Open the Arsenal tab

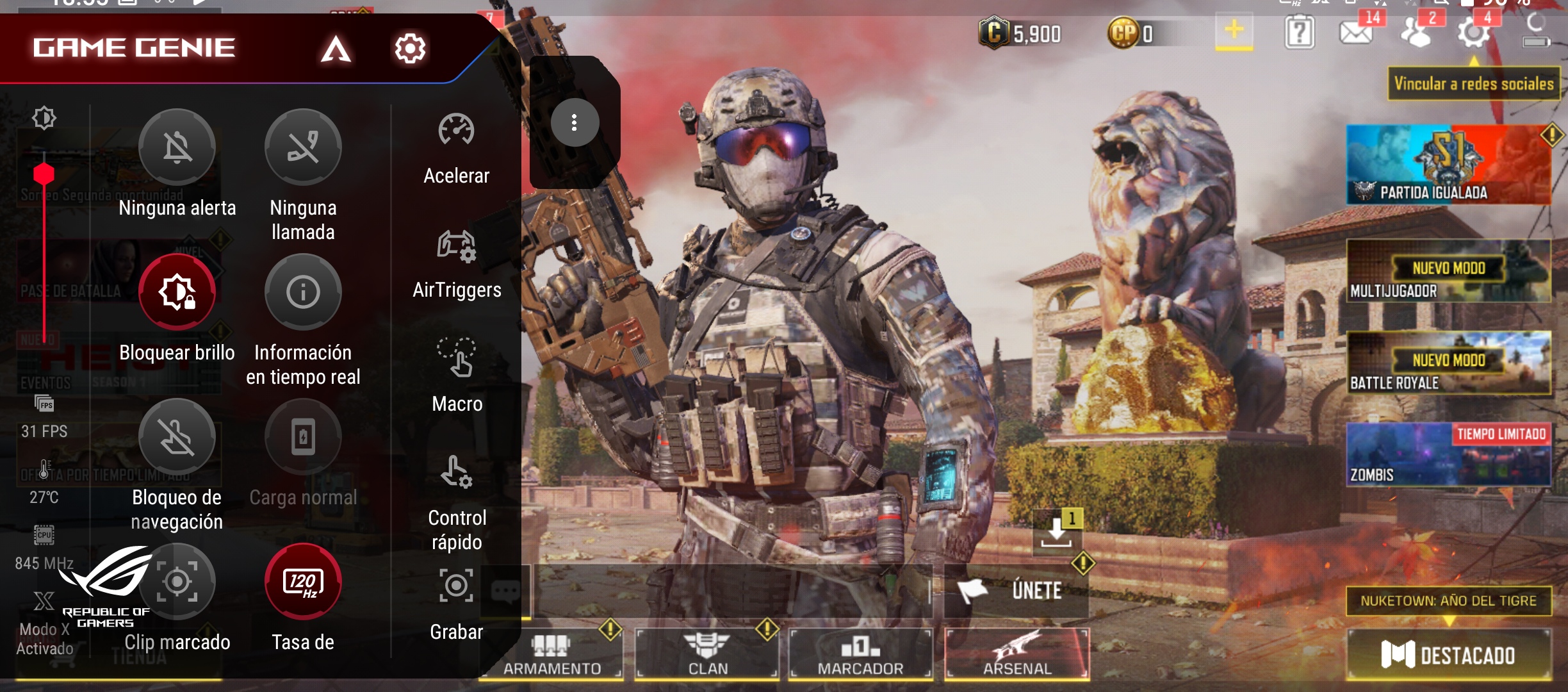click(x=1017, y=654)
